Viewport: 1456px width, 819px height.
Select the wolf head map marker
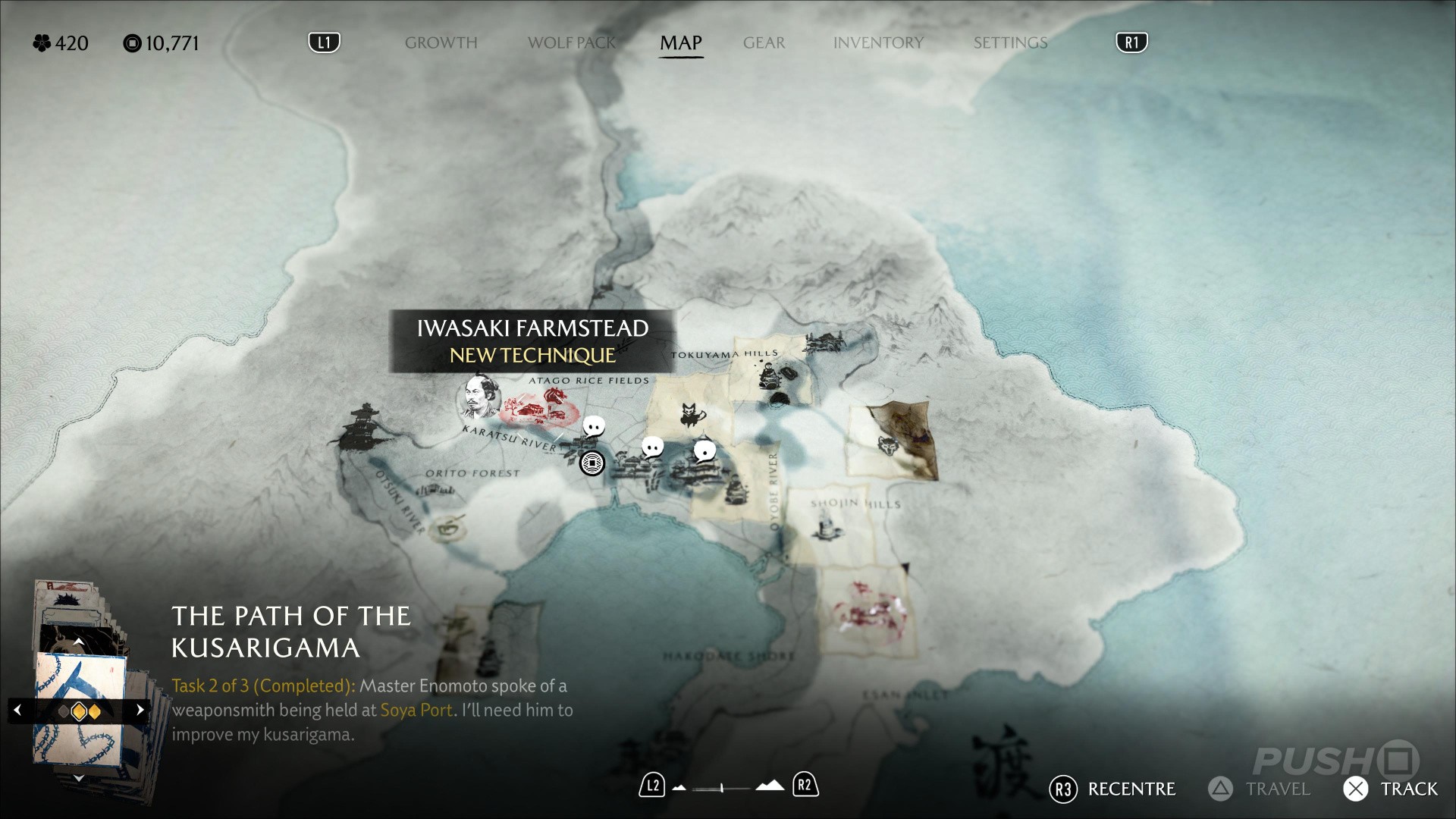887,444
